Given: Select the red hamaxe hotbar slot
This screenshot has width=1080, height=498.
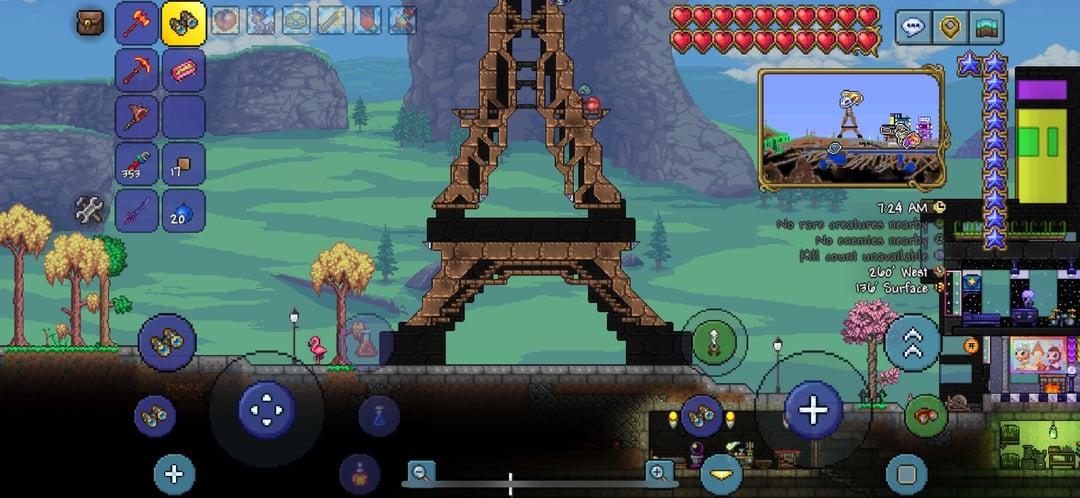Looking at the screenshot, I should click(x=137, y=23).
